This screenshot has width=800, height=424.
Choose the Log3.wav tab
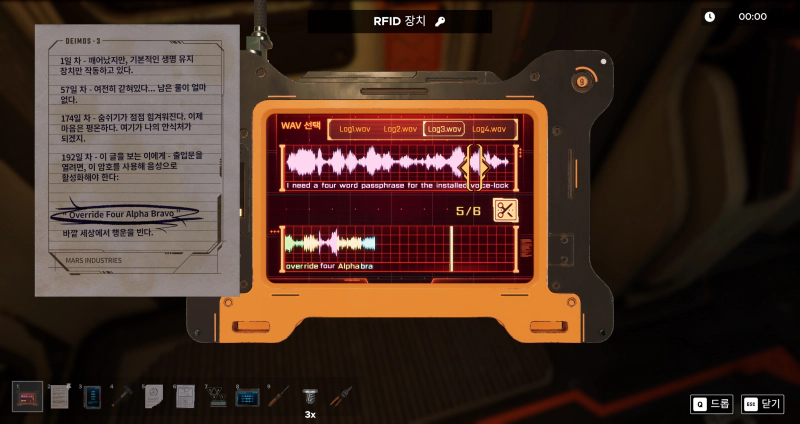[444, 129]
